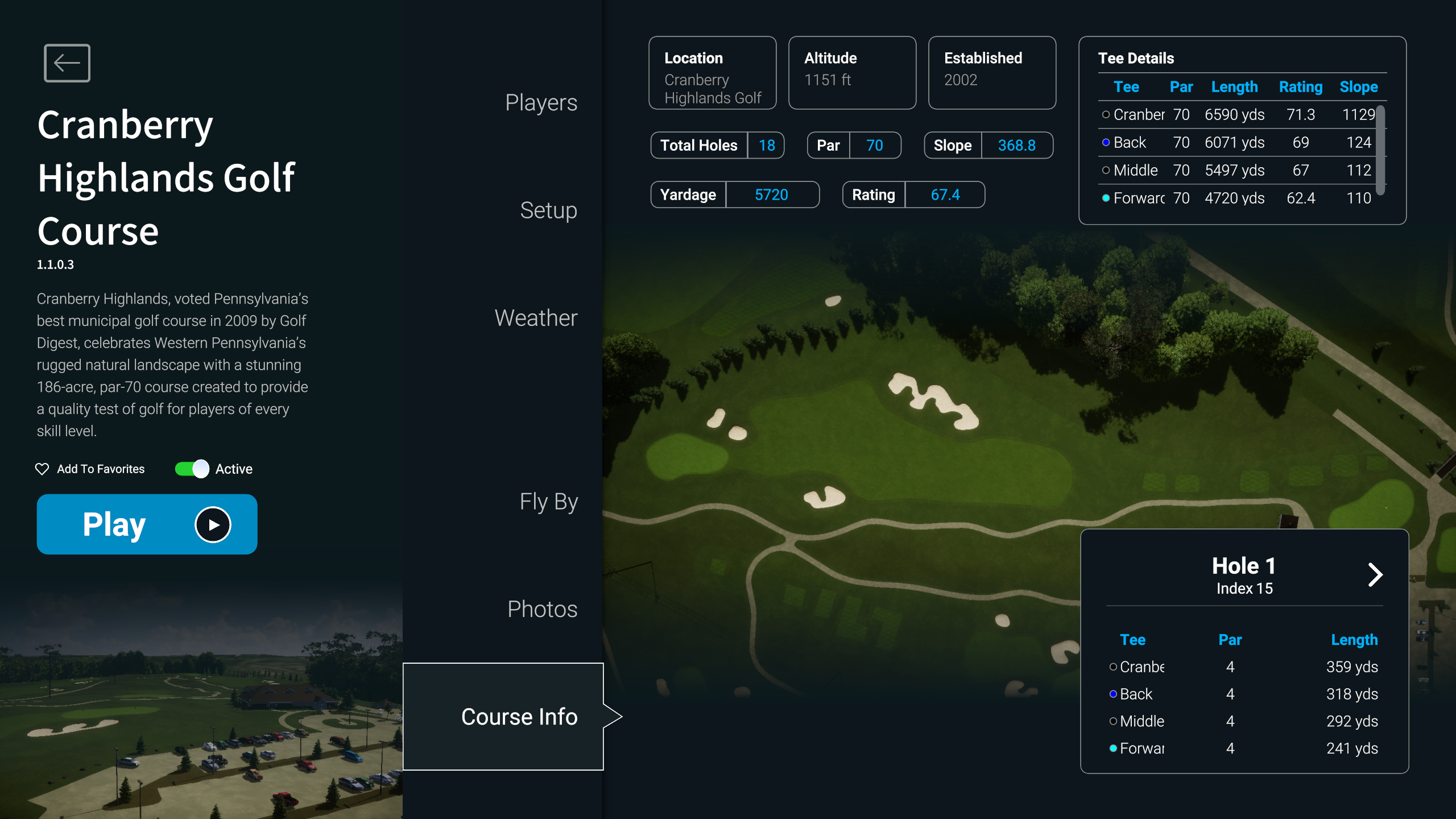Click the heart icon next to Add To Favorites
1456x819 pixels.
pos(42,469)
